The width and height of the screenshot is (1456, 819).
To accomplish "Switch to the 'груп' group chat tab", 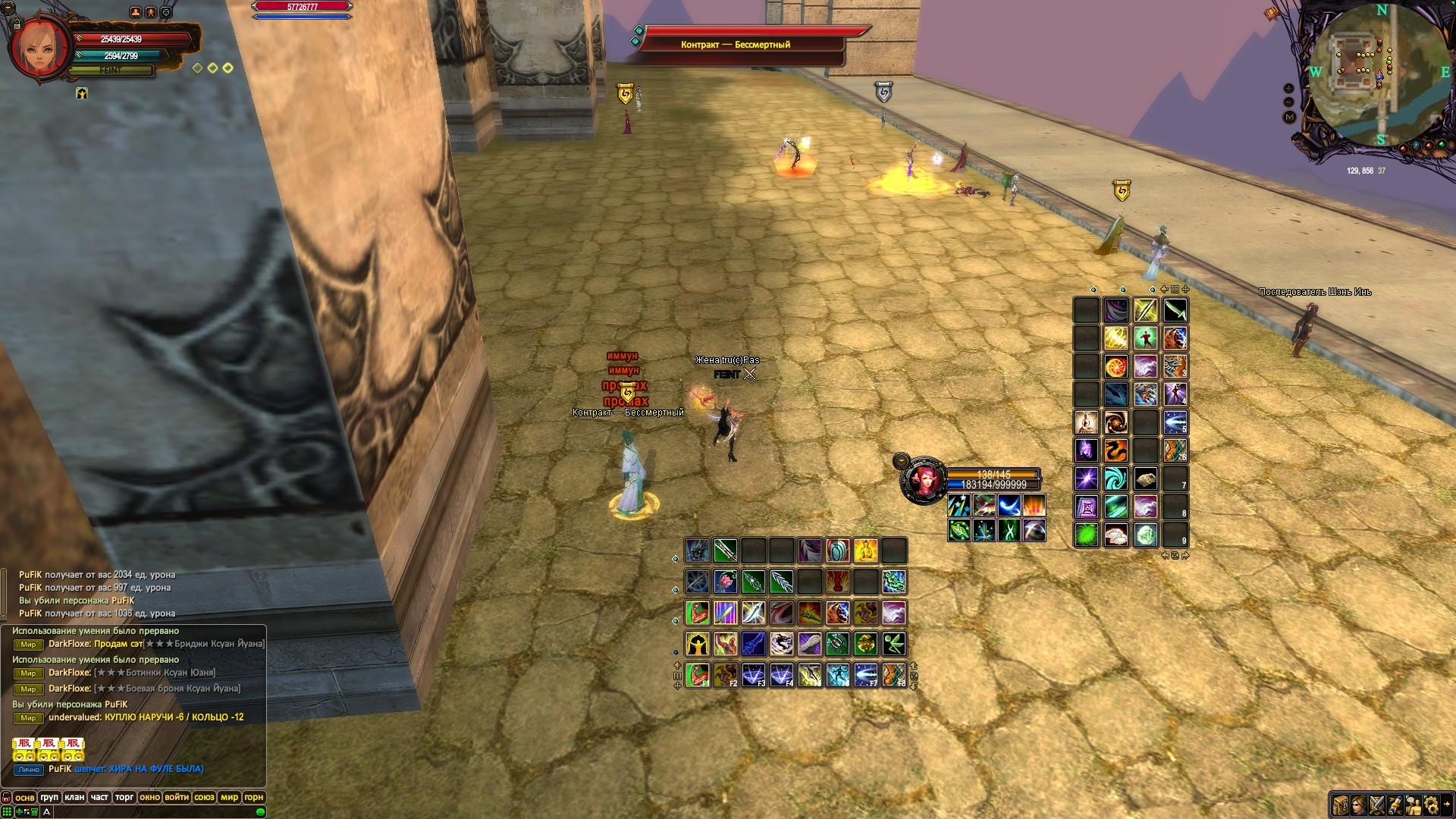I will [49, 797].
